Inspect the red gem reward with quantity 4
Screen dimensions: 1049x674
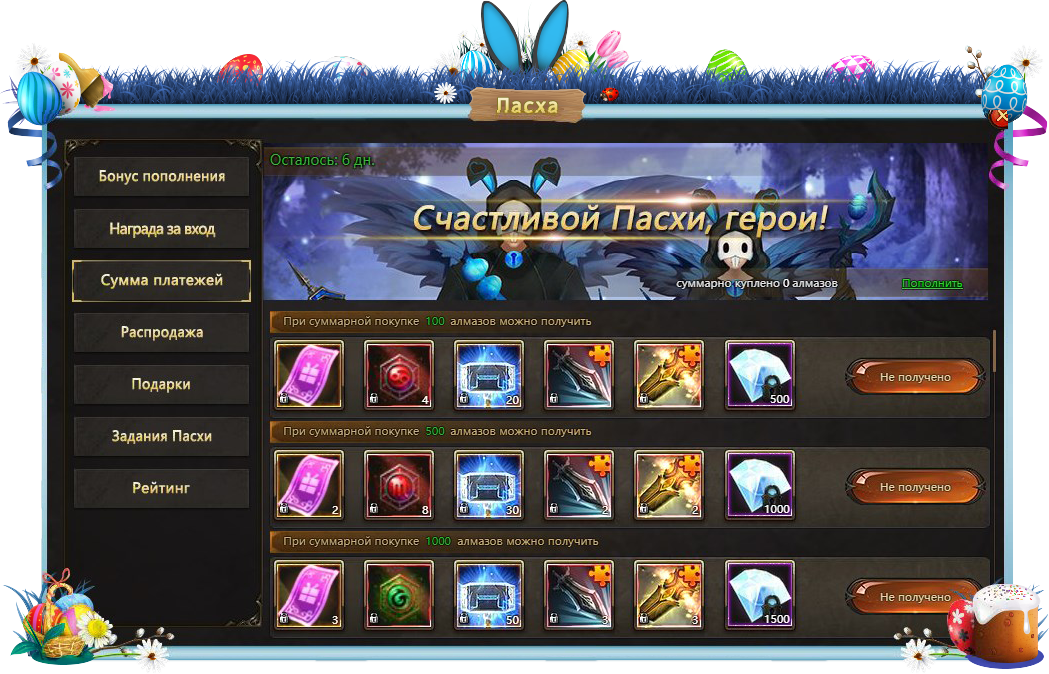[x=399, y=376]
